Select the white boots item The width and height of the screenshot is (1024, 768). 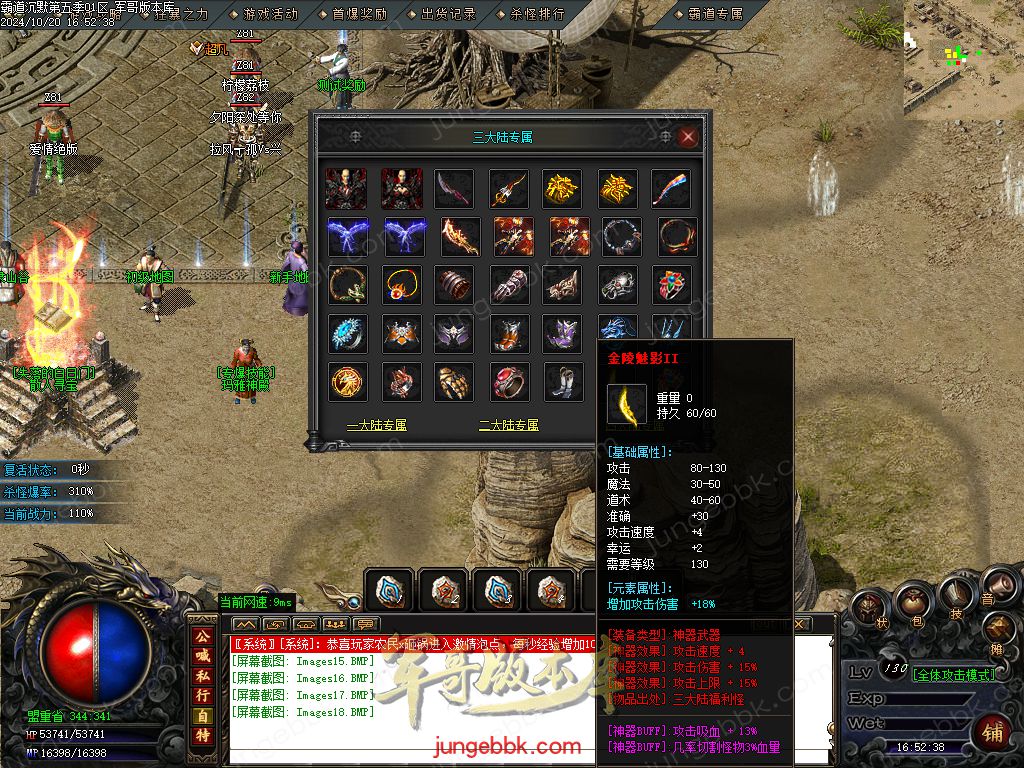pyautogui.click(x=564, y=382)
